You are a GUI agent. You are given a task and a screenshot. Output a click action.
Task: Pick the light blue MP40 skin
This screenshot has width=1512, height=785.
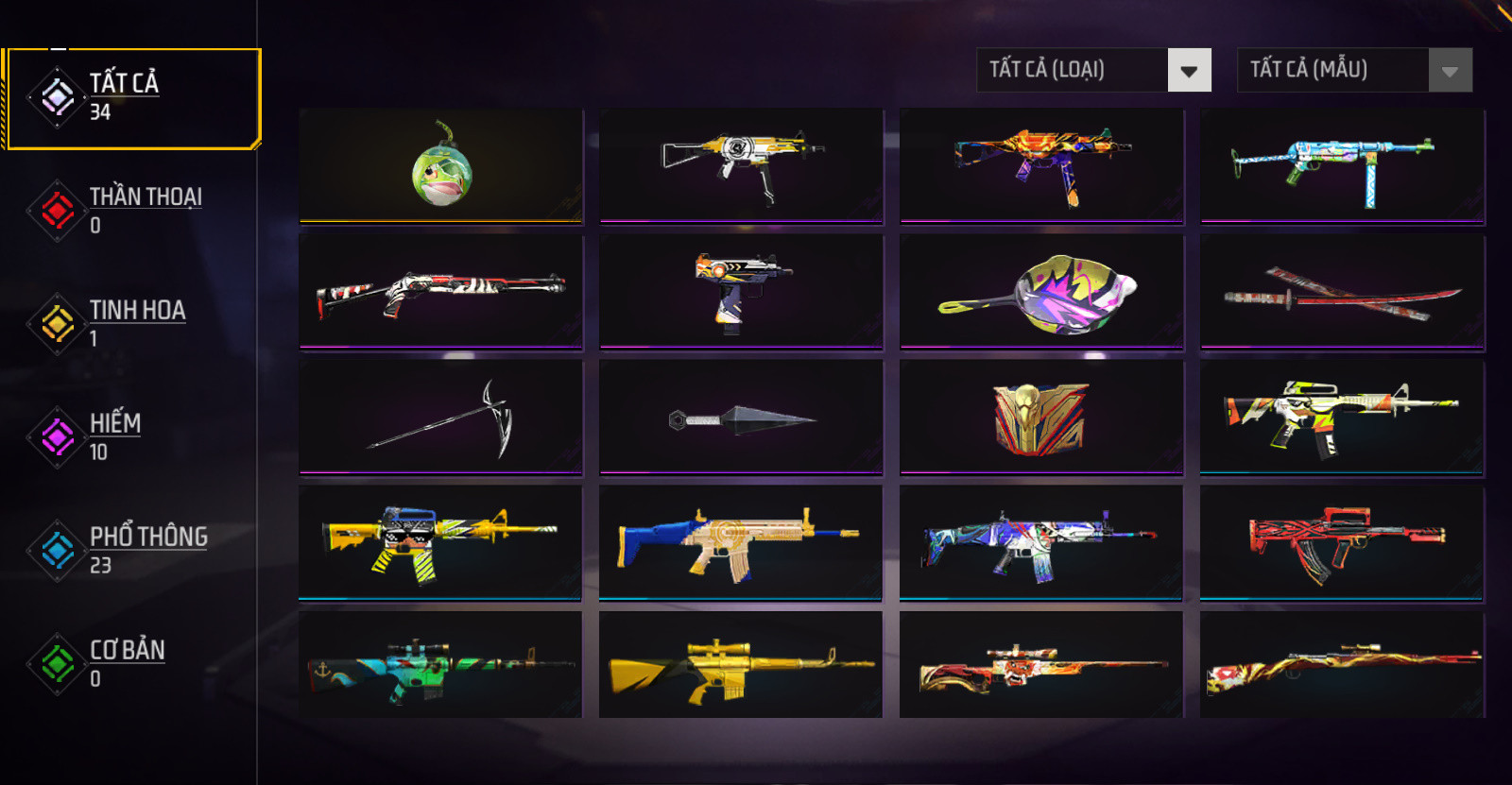pos(1342,166)
